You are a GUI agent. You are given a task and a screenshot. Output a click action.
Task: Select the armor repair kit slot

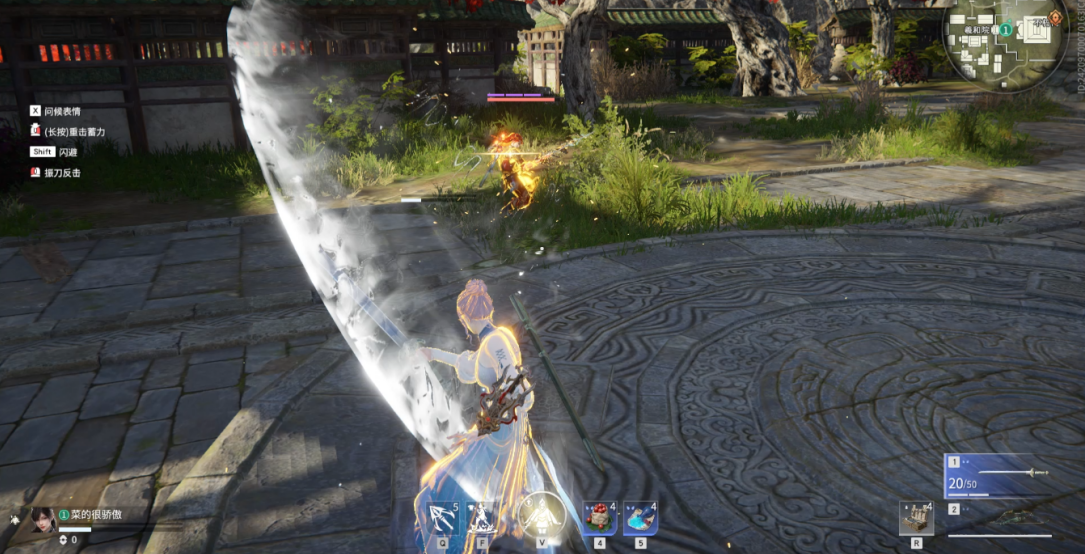click(x=916, y=518)
